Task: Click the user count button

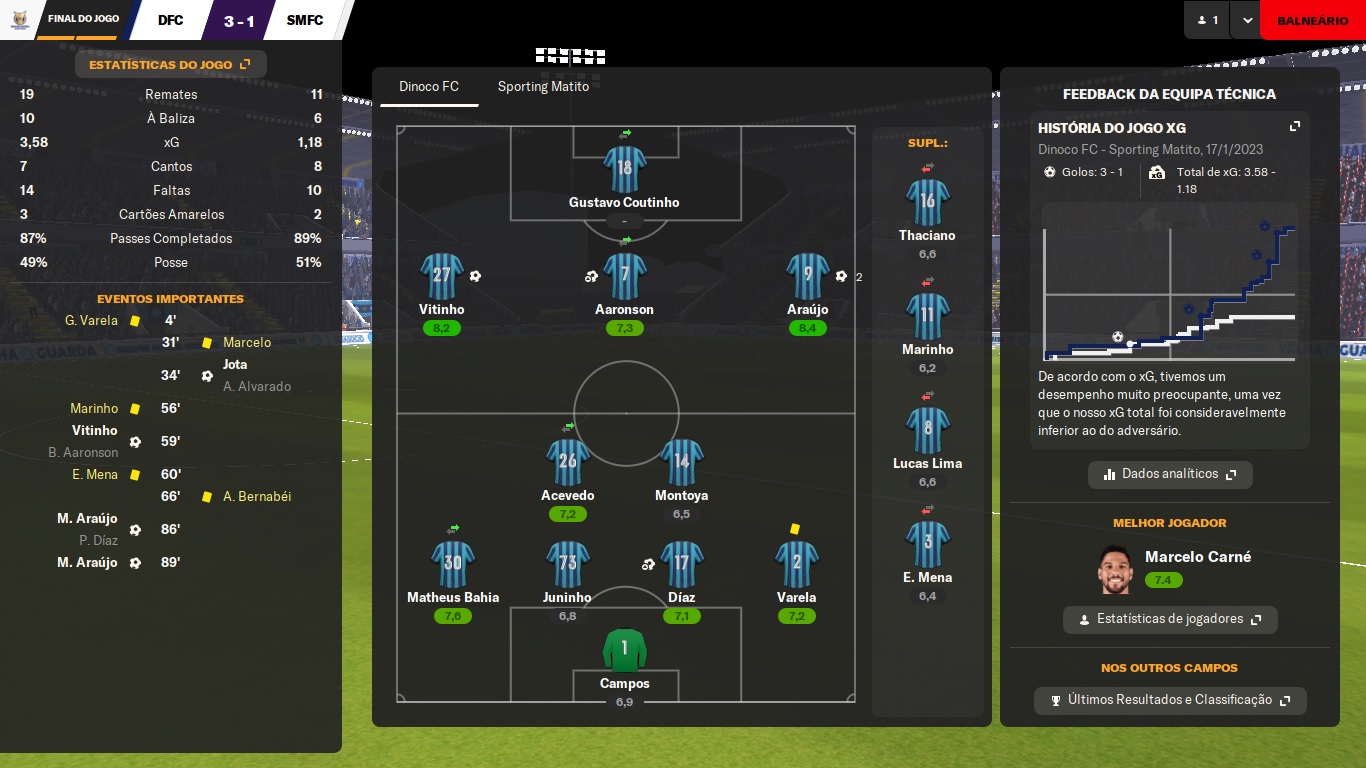Action: pyautogui.click(x=1207, y=20)
